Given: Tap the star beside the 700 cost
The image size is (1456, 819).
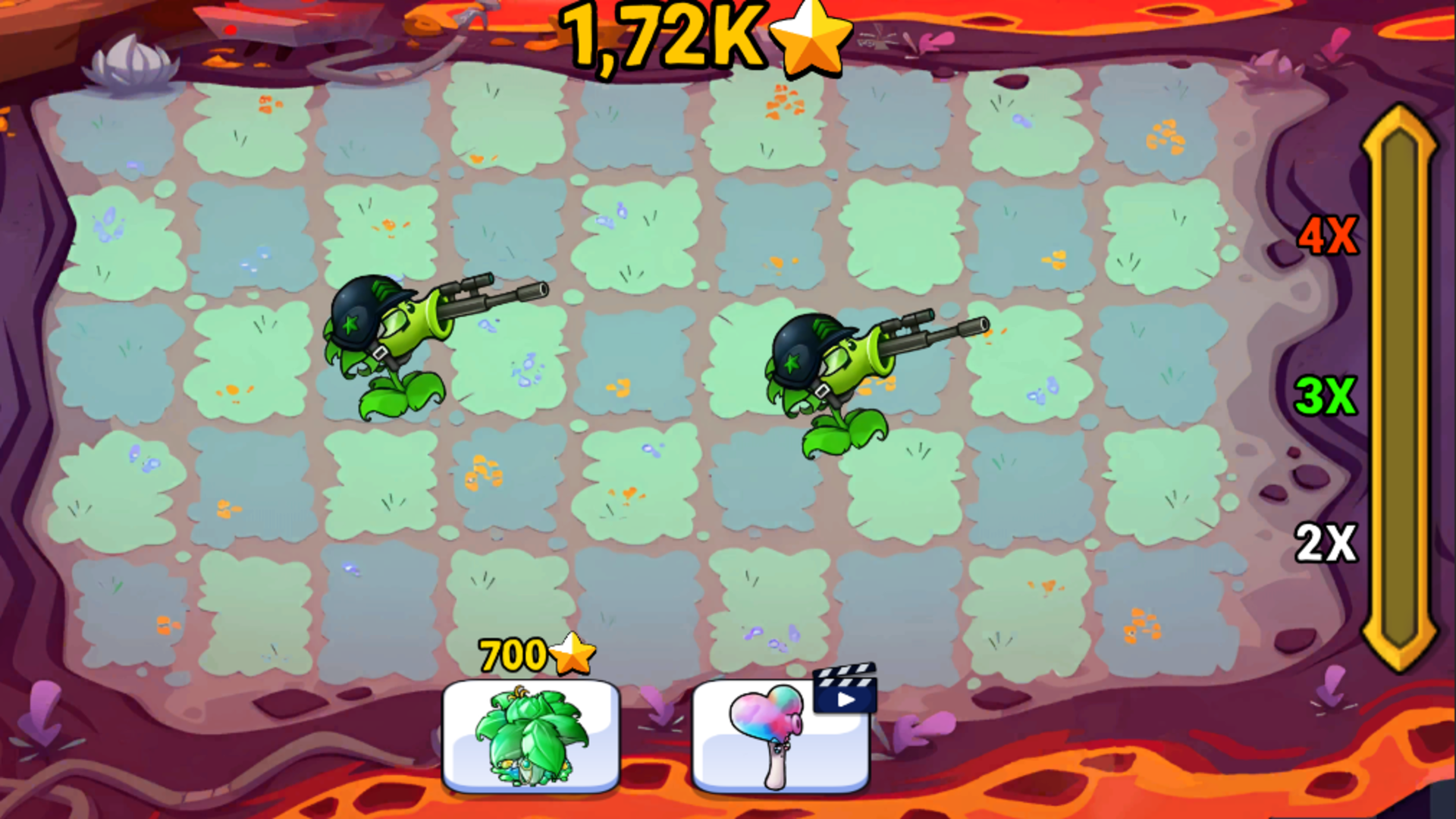Looking at the screenshot, I should [x=574, y=654].
